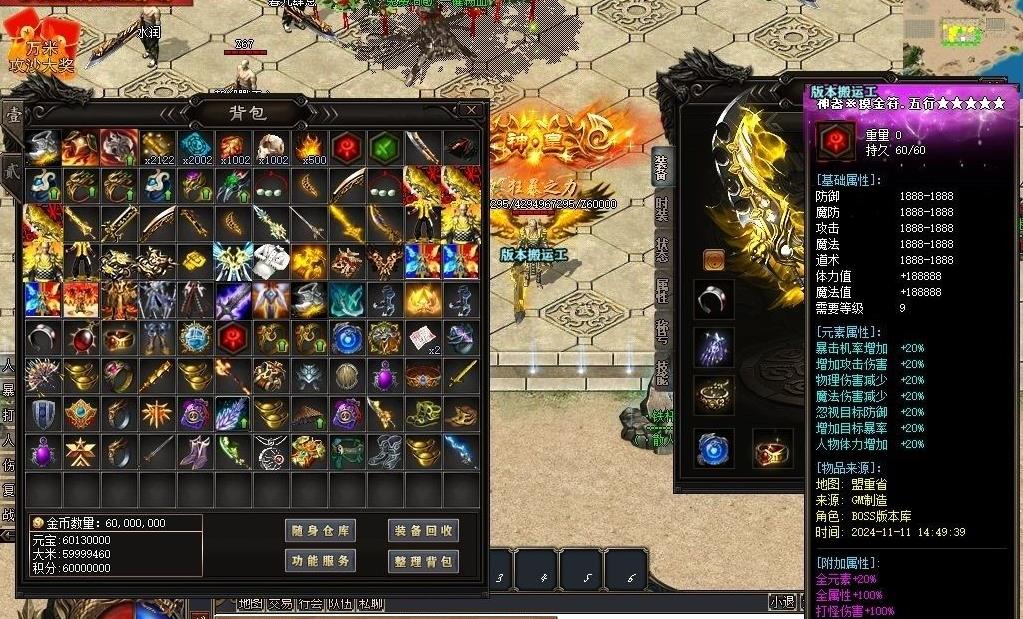Screen dimensions: 1023x619
Task: Select the x2122 gold stack in the bag
Action: pos(158,148)
